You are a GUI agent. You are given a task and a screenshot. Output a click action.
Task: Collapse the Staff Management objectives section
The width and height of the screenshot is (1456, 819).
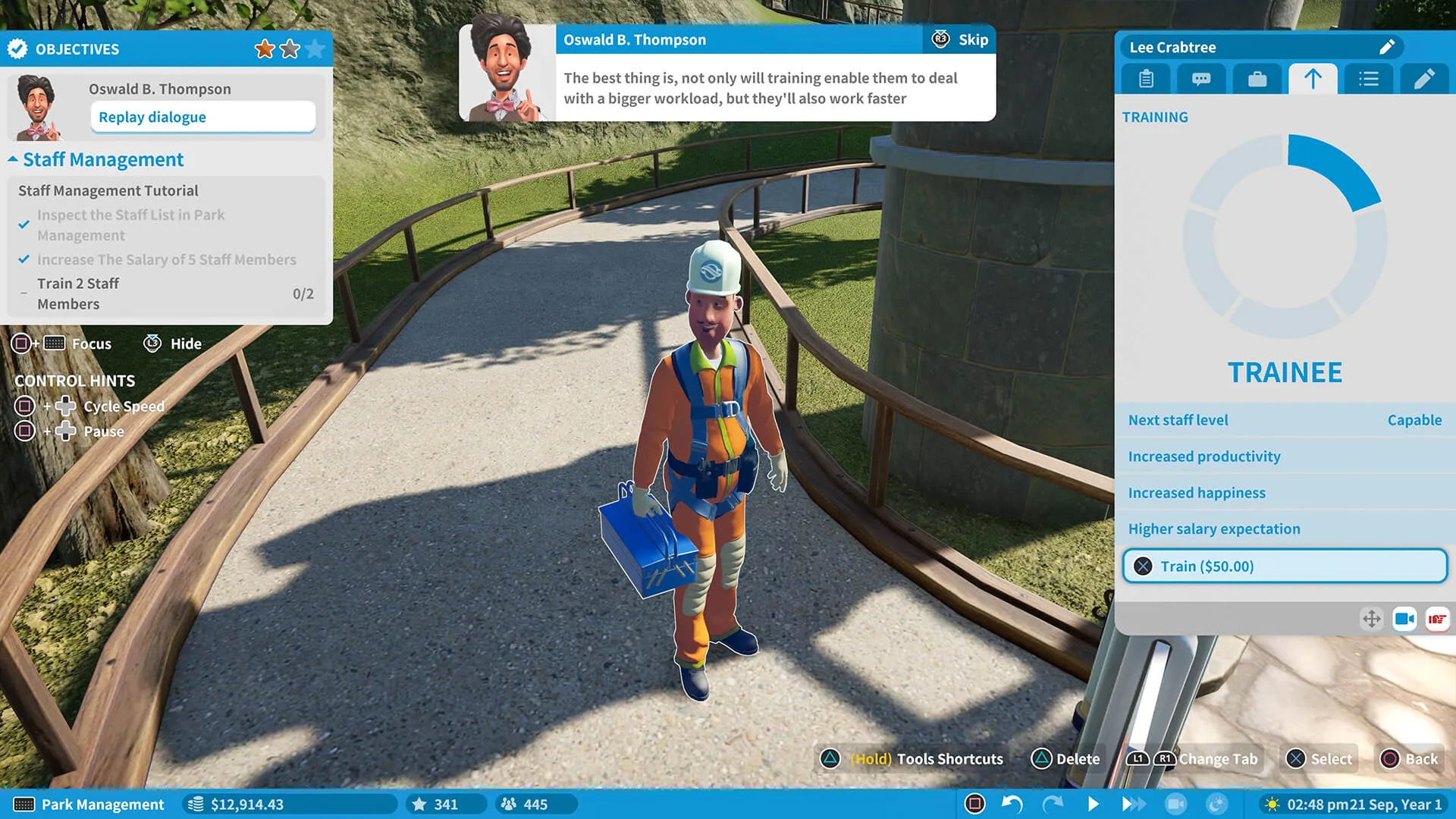[13, 159]
